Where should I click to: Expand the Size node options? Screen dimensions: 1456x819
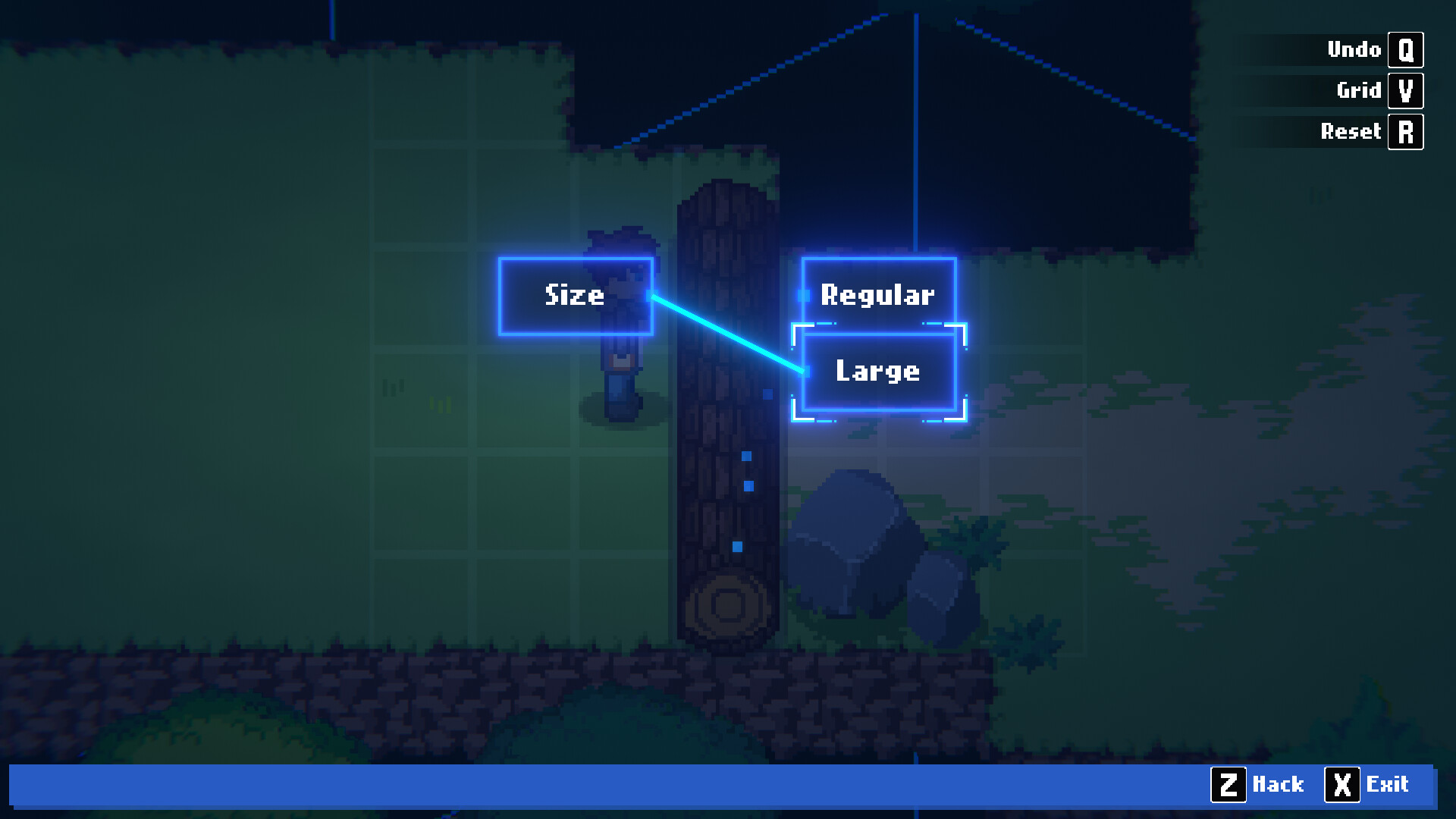pos(576,296)
